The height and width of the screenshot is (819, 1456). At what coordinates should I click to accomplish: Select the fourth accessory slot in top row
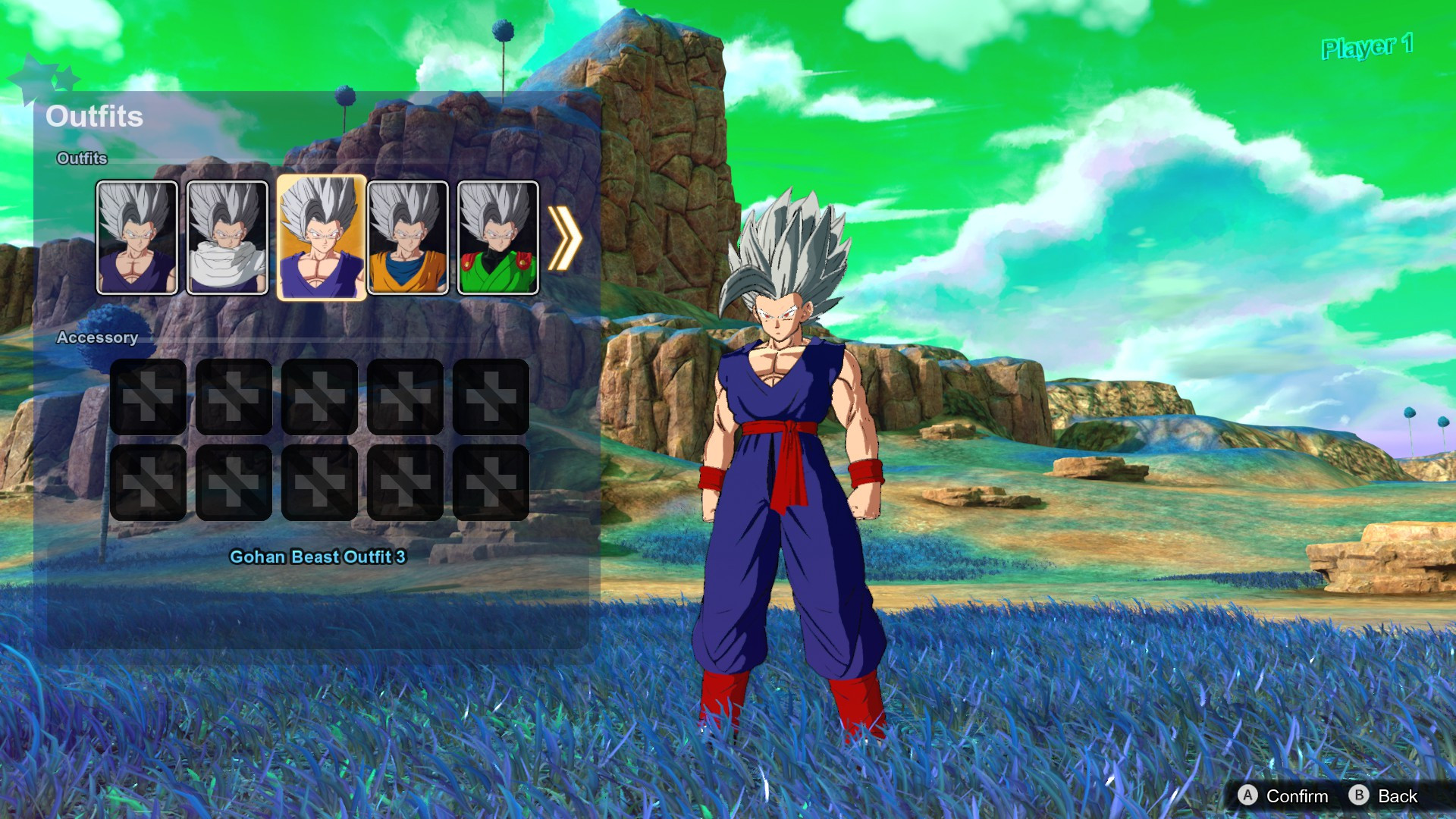point(404,395)
